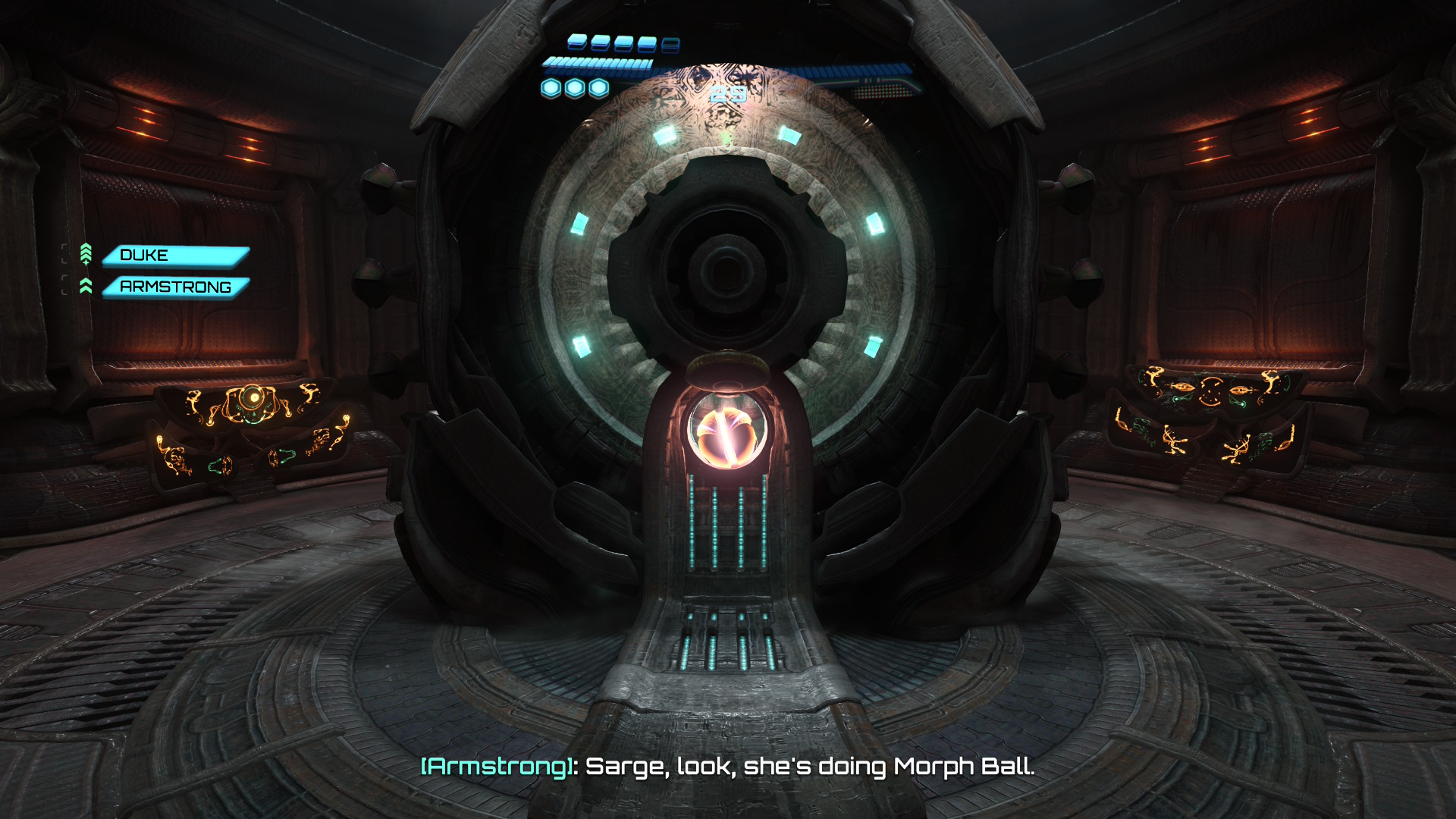Screen dimensions: 1456x819
Task: Select the DUKE squad member tag
Action: (x=175, y=256)
